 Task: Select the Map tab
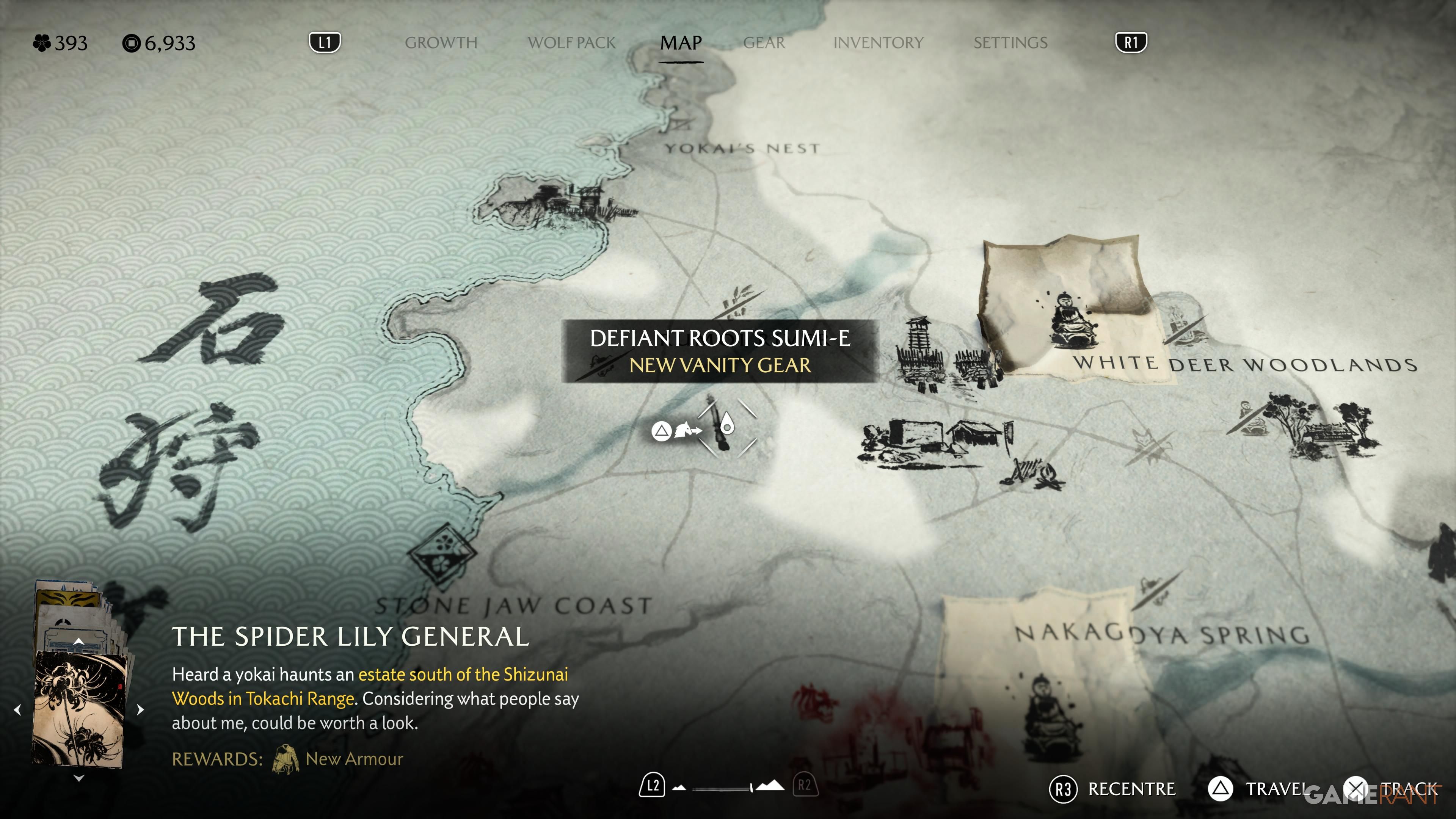click(681, 43)
